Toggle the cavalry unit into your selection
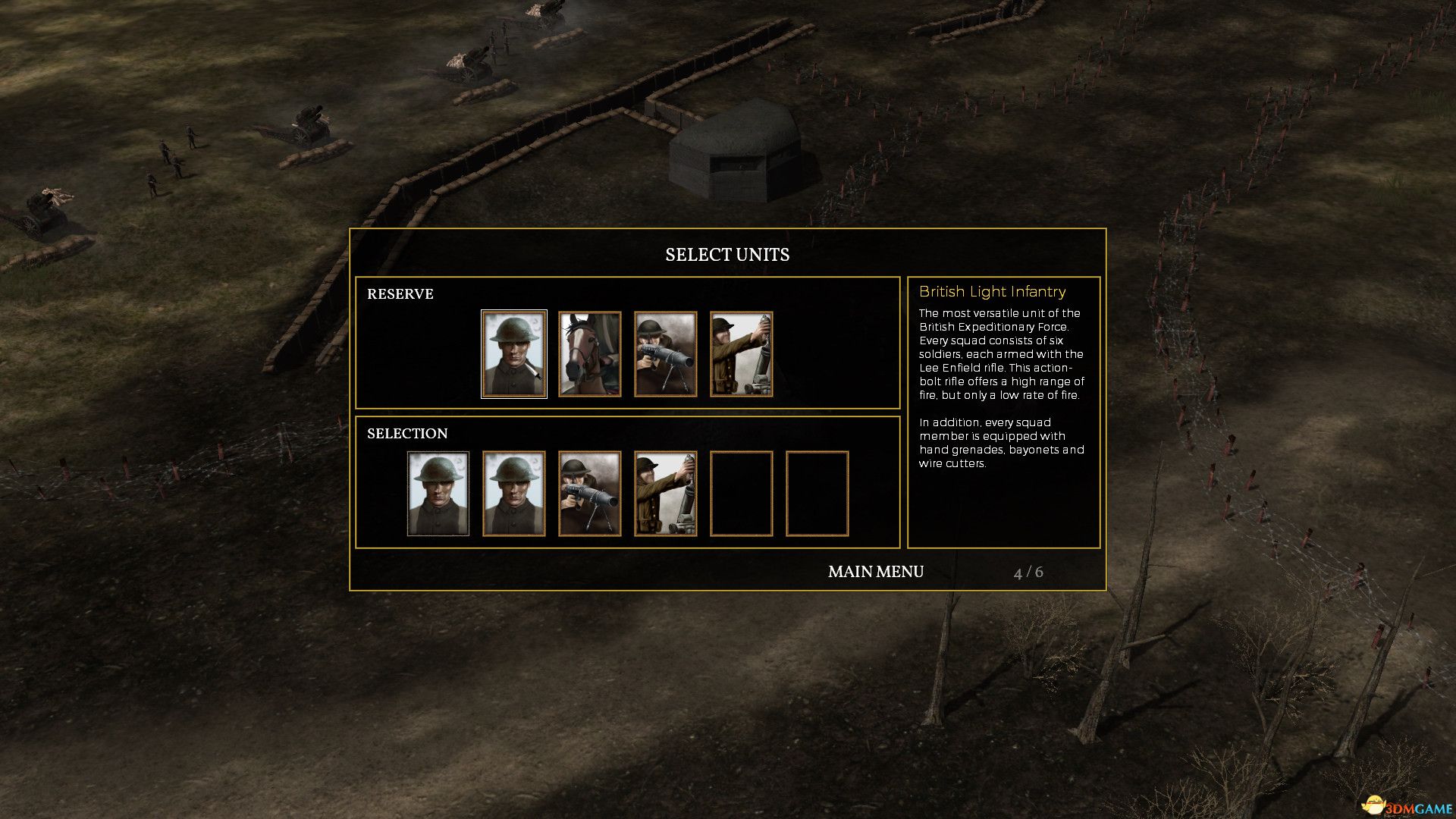The width and height of the screenshot is (1456, 819). (x=590, y=353)
